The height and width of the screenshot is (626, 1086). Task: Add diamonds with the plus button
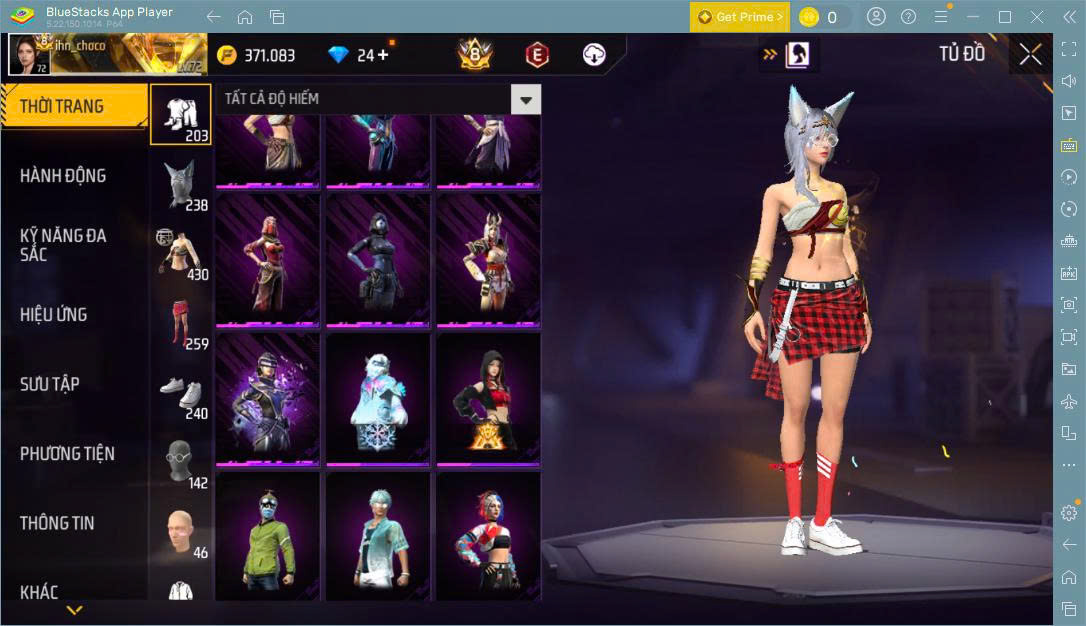(383, 55)
